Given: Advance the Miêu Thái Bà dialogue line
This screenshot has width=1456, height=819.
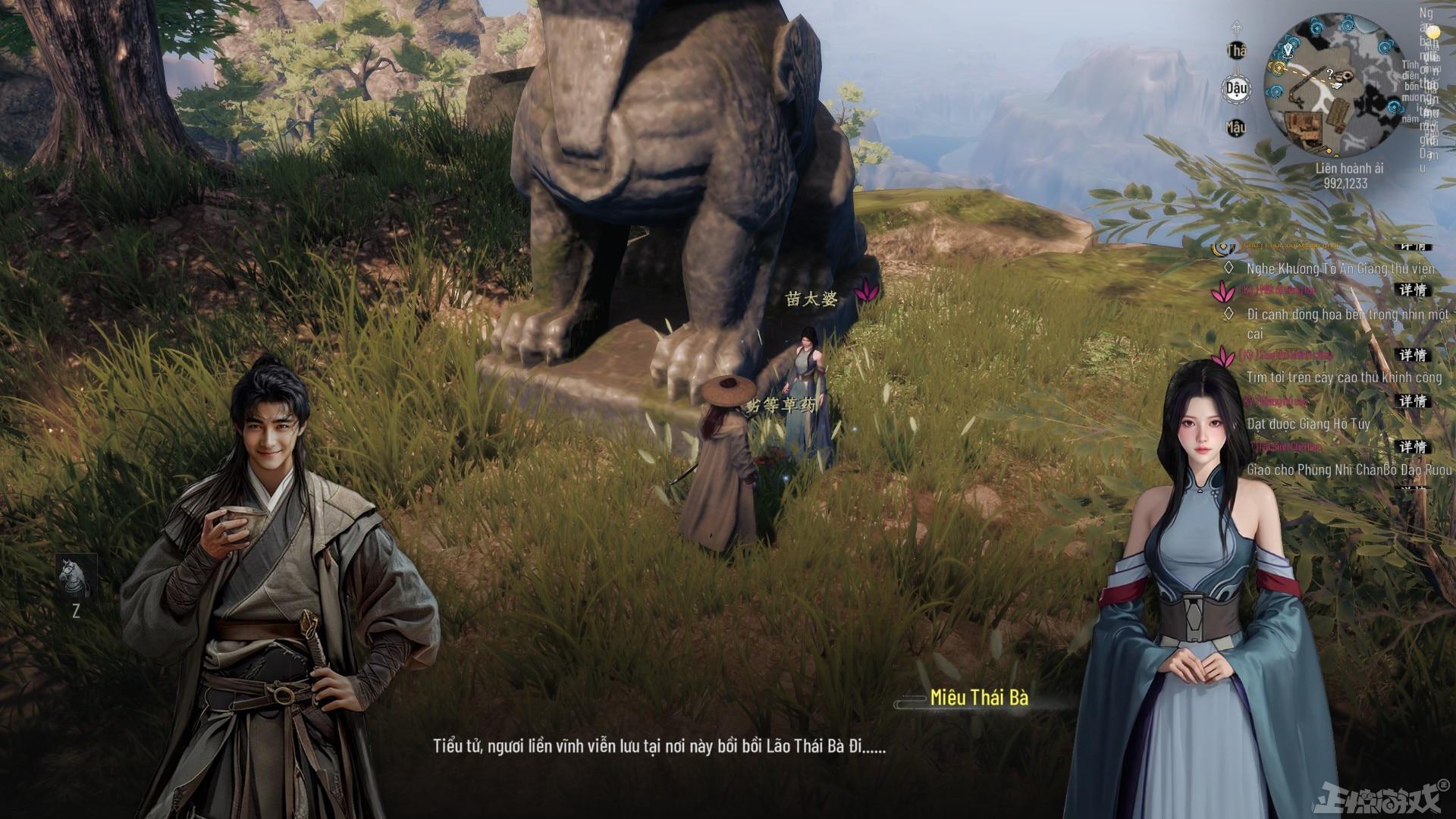Looking at the screenshot, I should point(659,745).
